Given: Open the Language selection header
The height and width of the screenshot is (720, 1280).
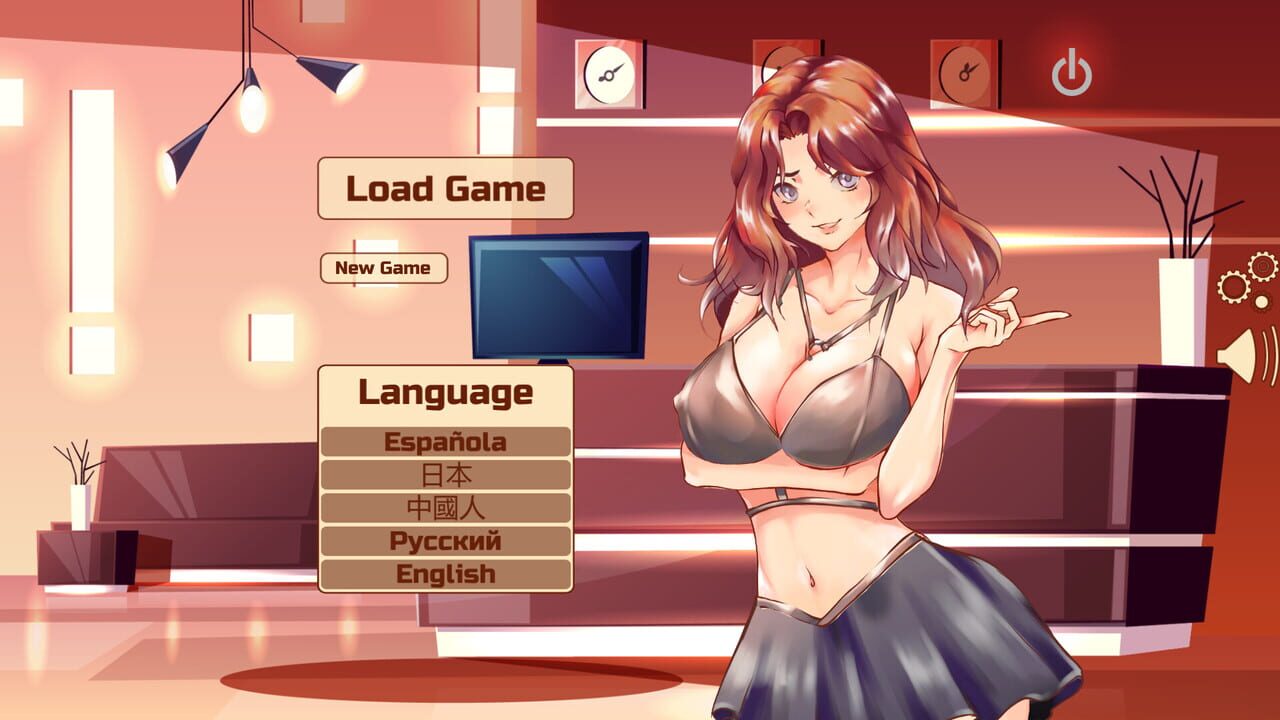Looking at the screenshot, I should click(445, 394).
